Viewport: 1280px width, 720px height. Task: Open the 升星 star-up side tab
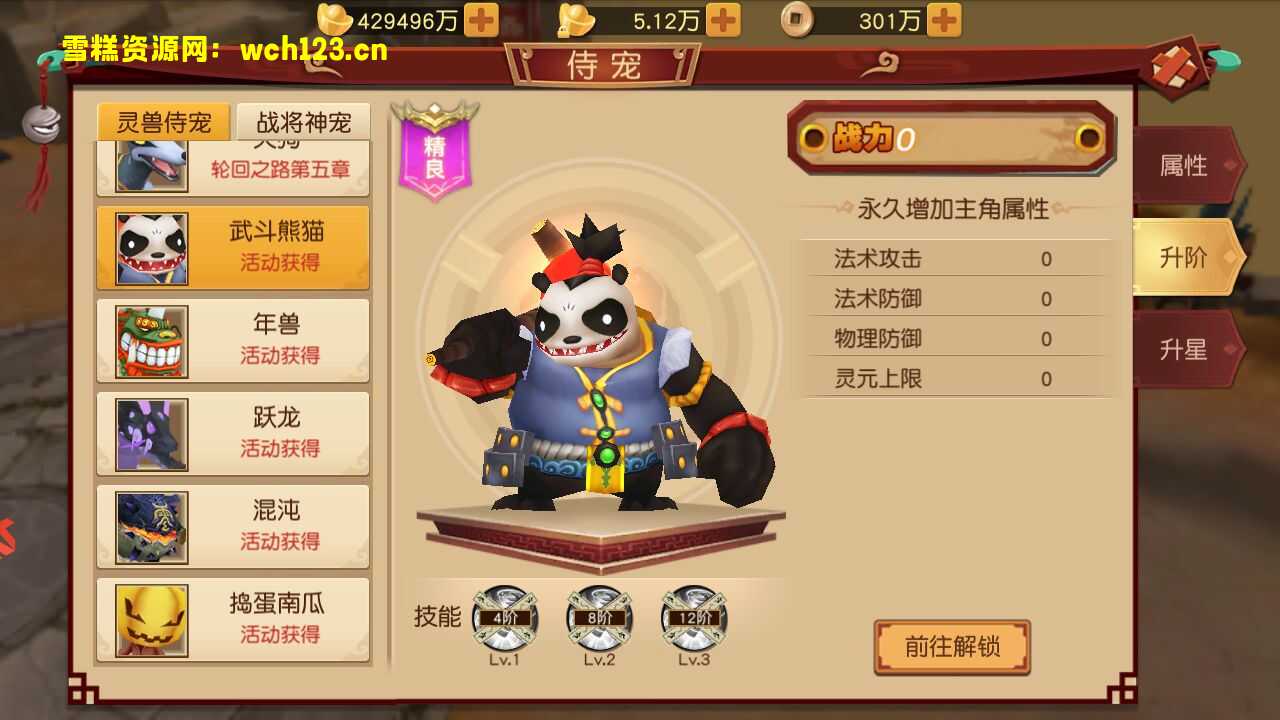(x=1184, y=350)
